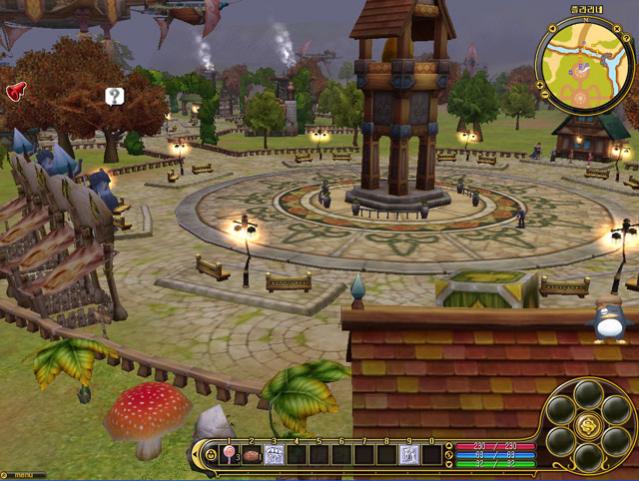Activate the skill icon in hotbar slot 3
639x481 pixels.
[273, 455]
